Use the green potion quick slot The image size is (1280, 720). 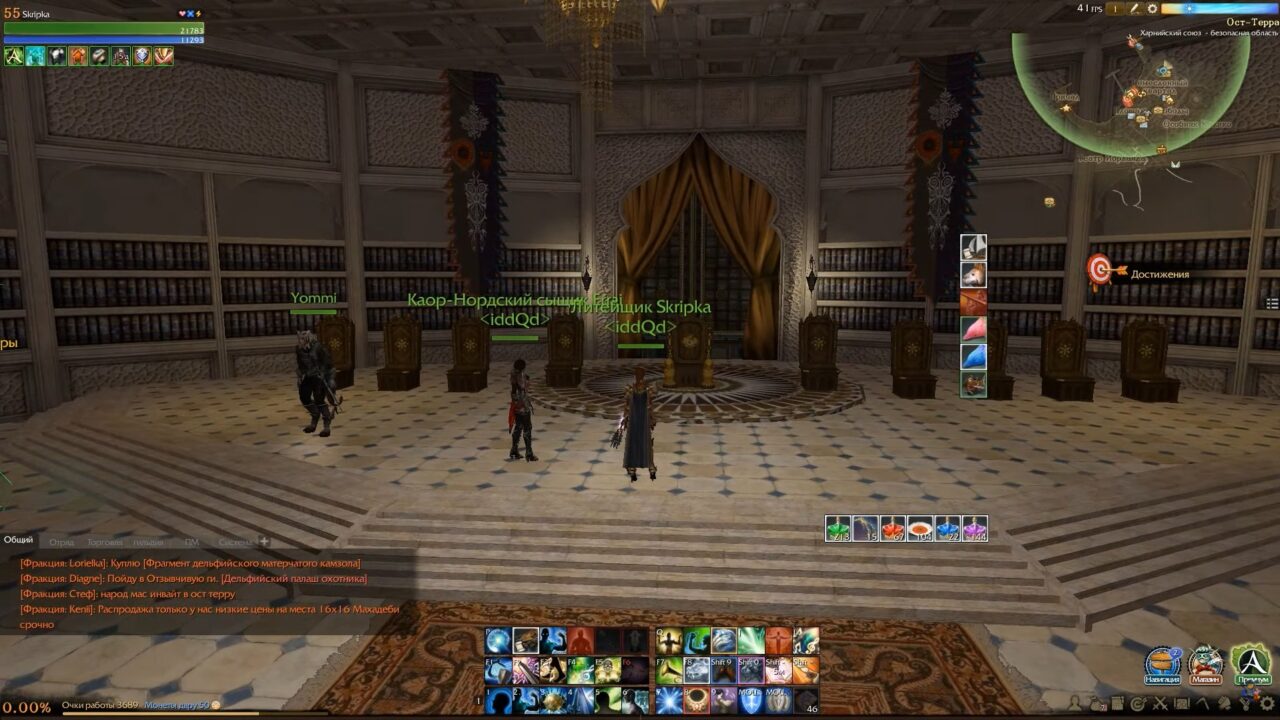tap(838, 529)
